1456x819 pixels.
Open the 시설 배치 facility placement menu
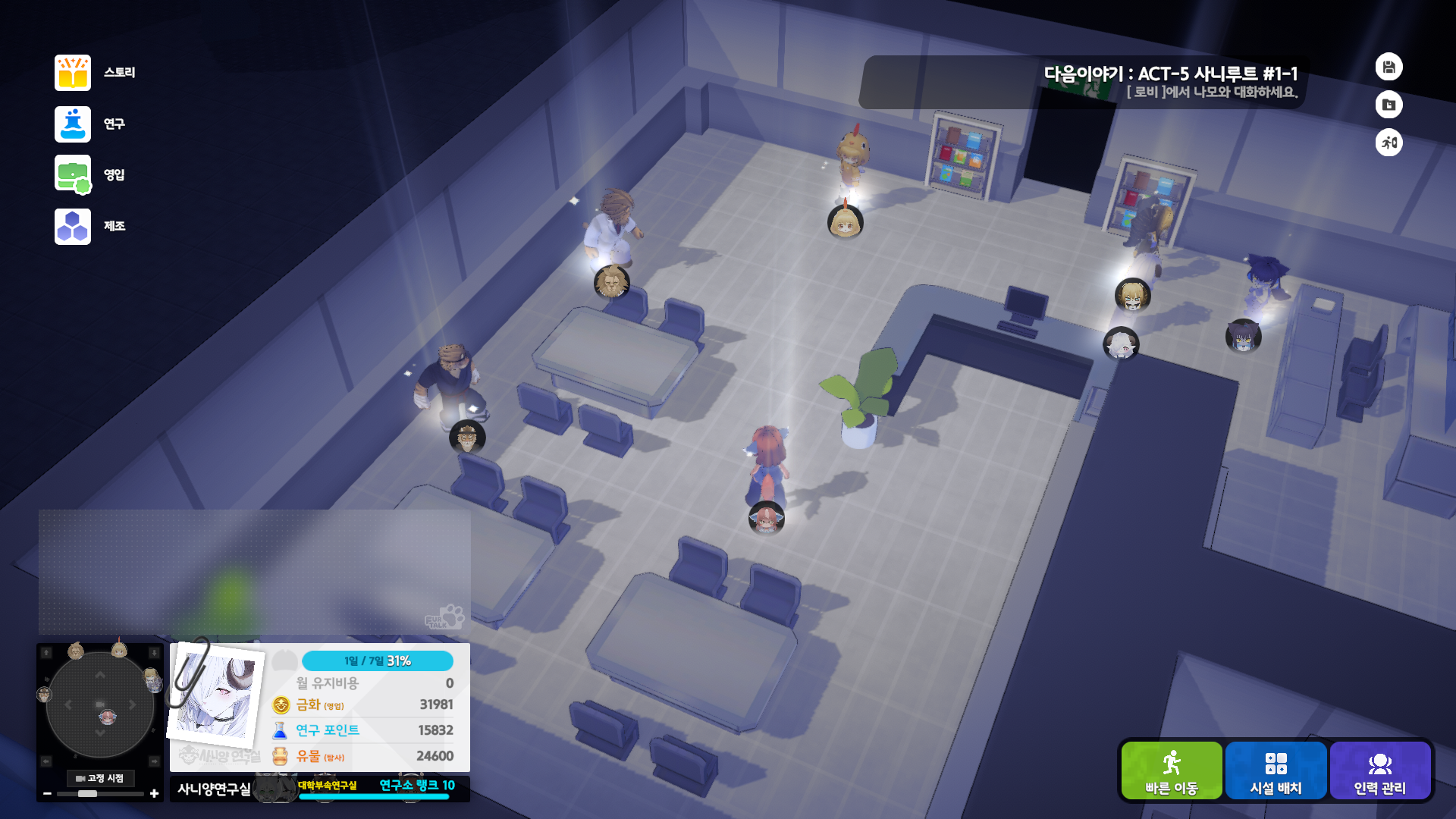(1276, 770)
